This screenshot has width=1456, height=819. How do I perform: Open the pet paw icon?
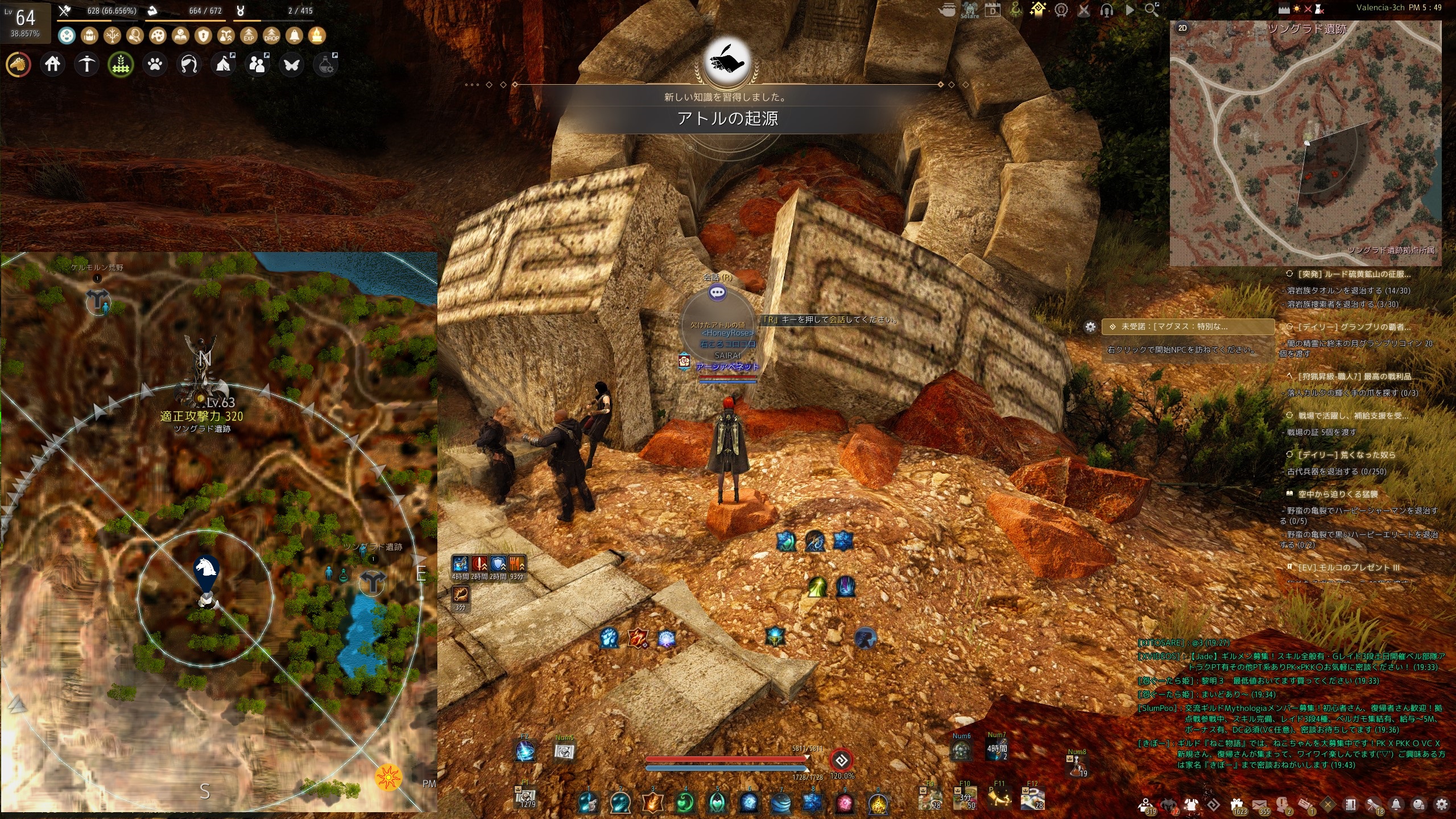tap(155, 64)
